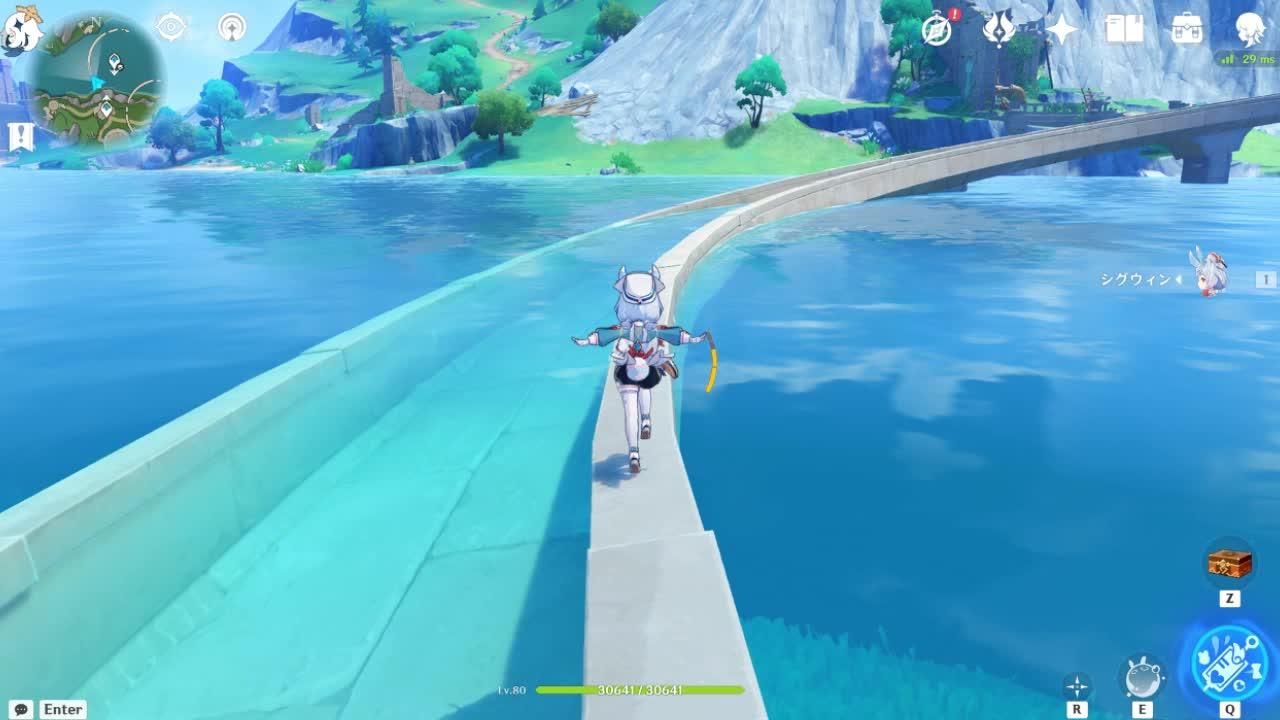Open the battle pass emblem icon

point(999,29)
